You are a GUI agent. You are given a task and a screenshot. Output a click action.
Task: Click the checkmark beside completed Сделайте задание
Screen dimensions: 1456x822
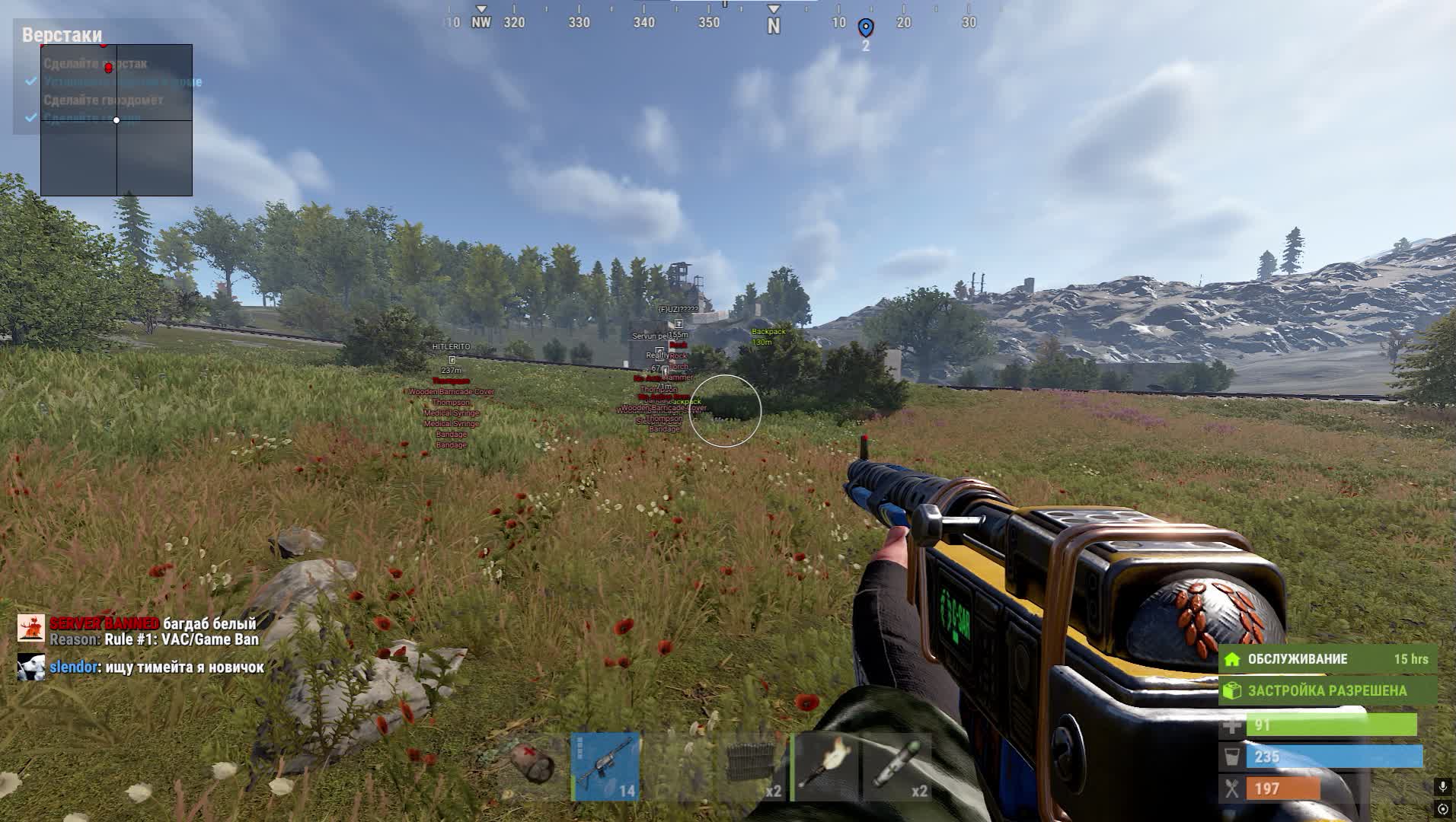click(30, 118)
